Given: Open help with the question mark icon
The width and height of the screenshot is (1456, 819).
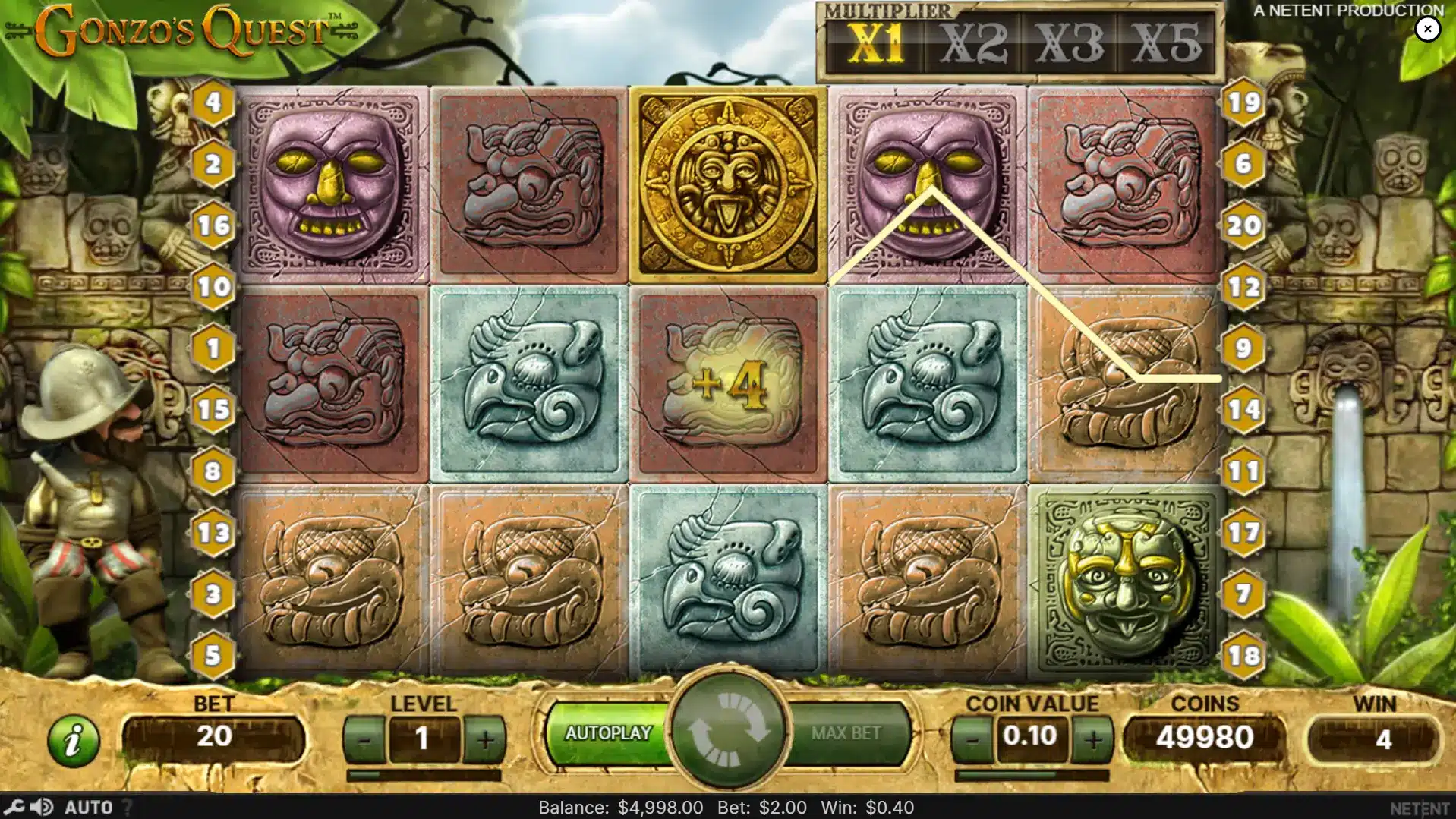Looking at the screenshot, I should [x=128, y=808].
